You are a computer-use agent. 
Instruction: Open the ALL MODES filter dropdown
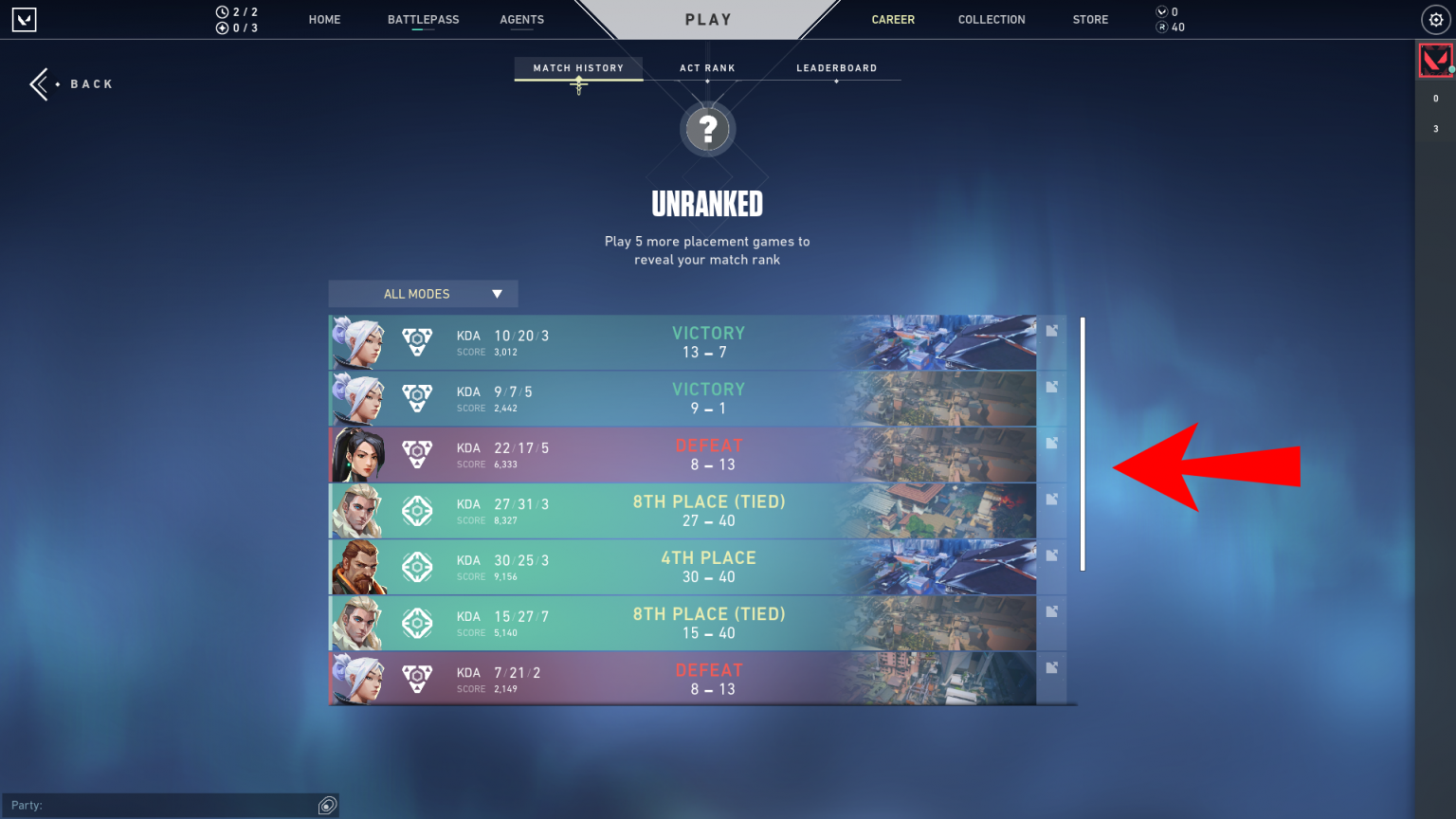[x=423, y=294]
